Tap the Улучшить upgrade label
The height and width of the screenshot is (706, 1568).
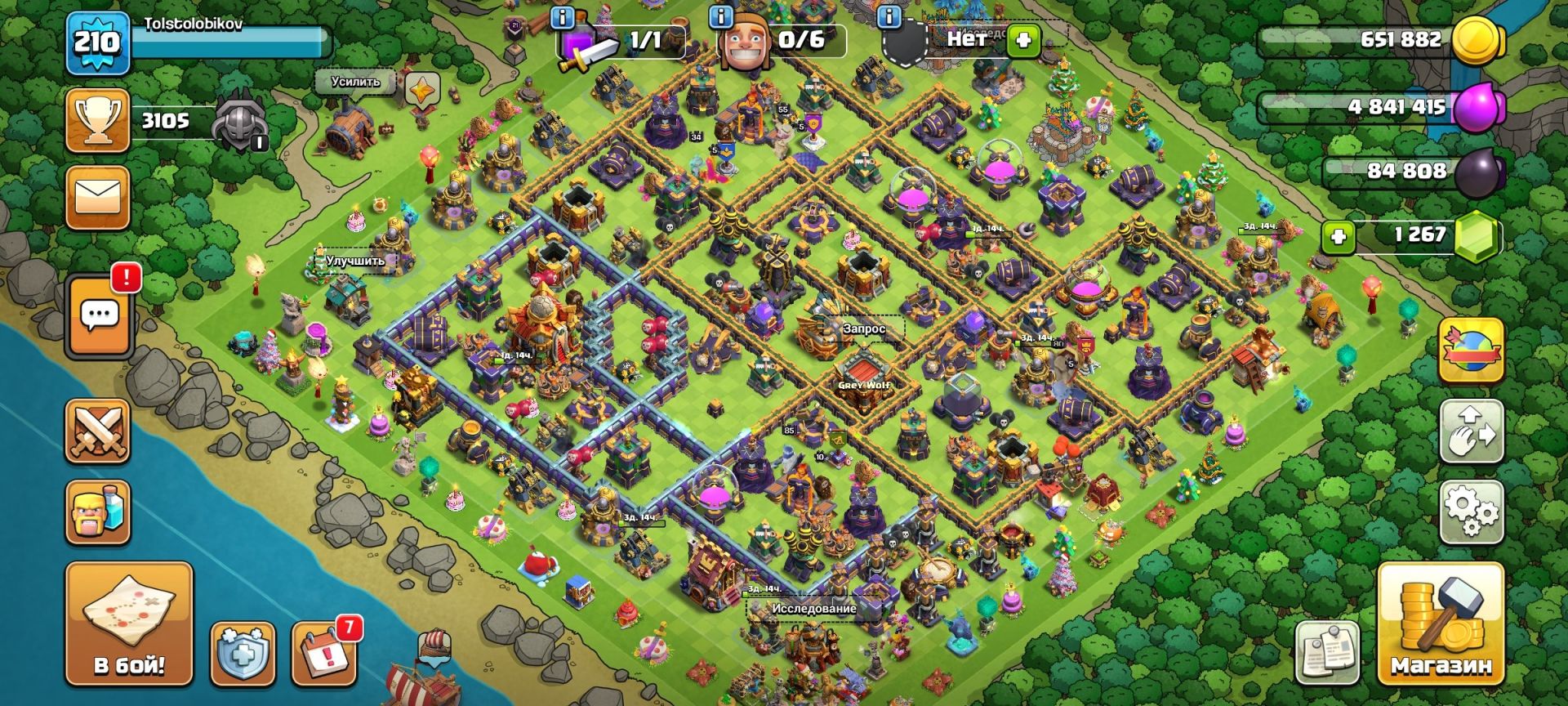click(354, 261)
